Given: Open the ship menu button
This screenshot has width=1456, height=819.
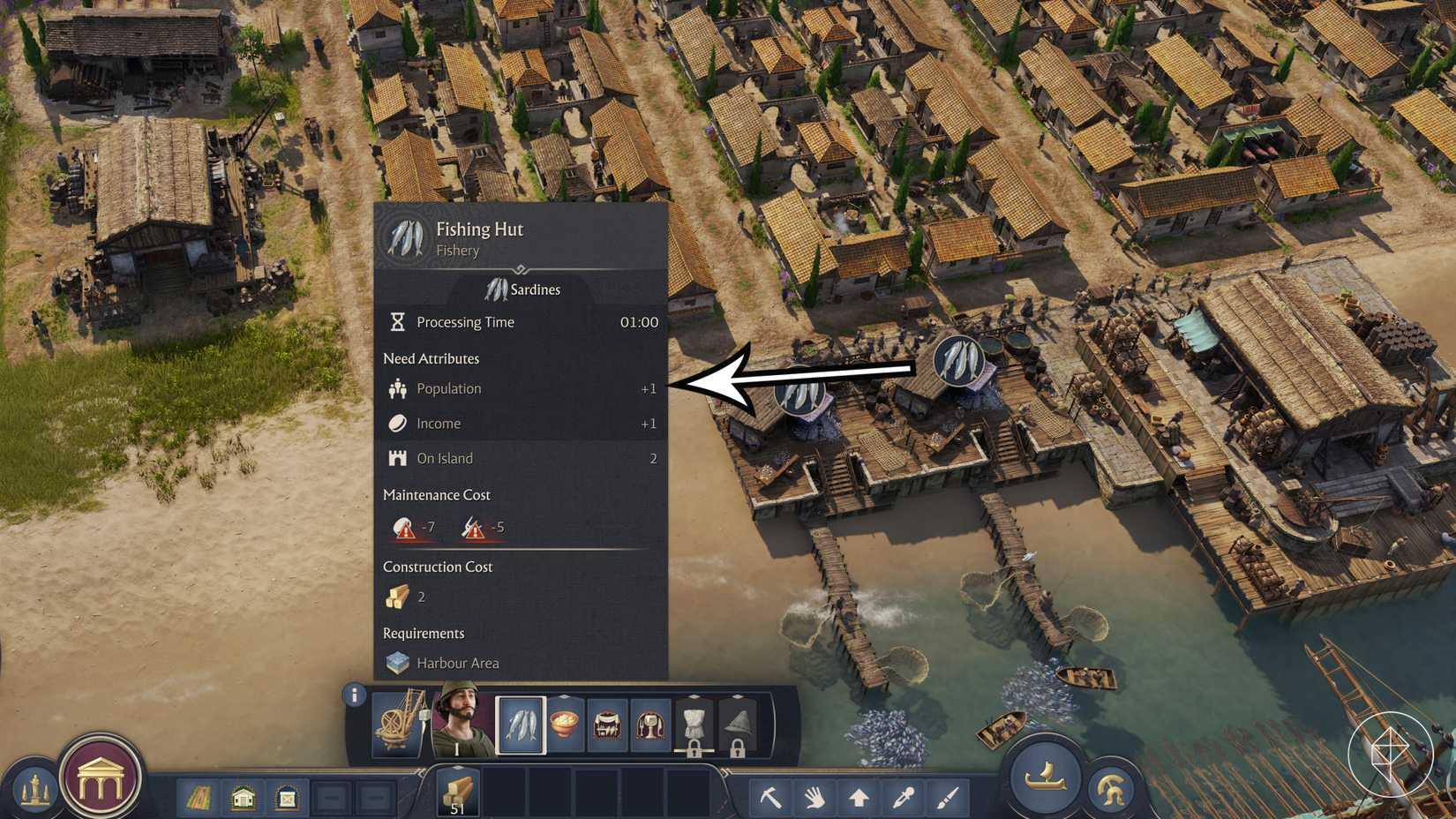Looking at the screenshot, I should point(1046,778).
